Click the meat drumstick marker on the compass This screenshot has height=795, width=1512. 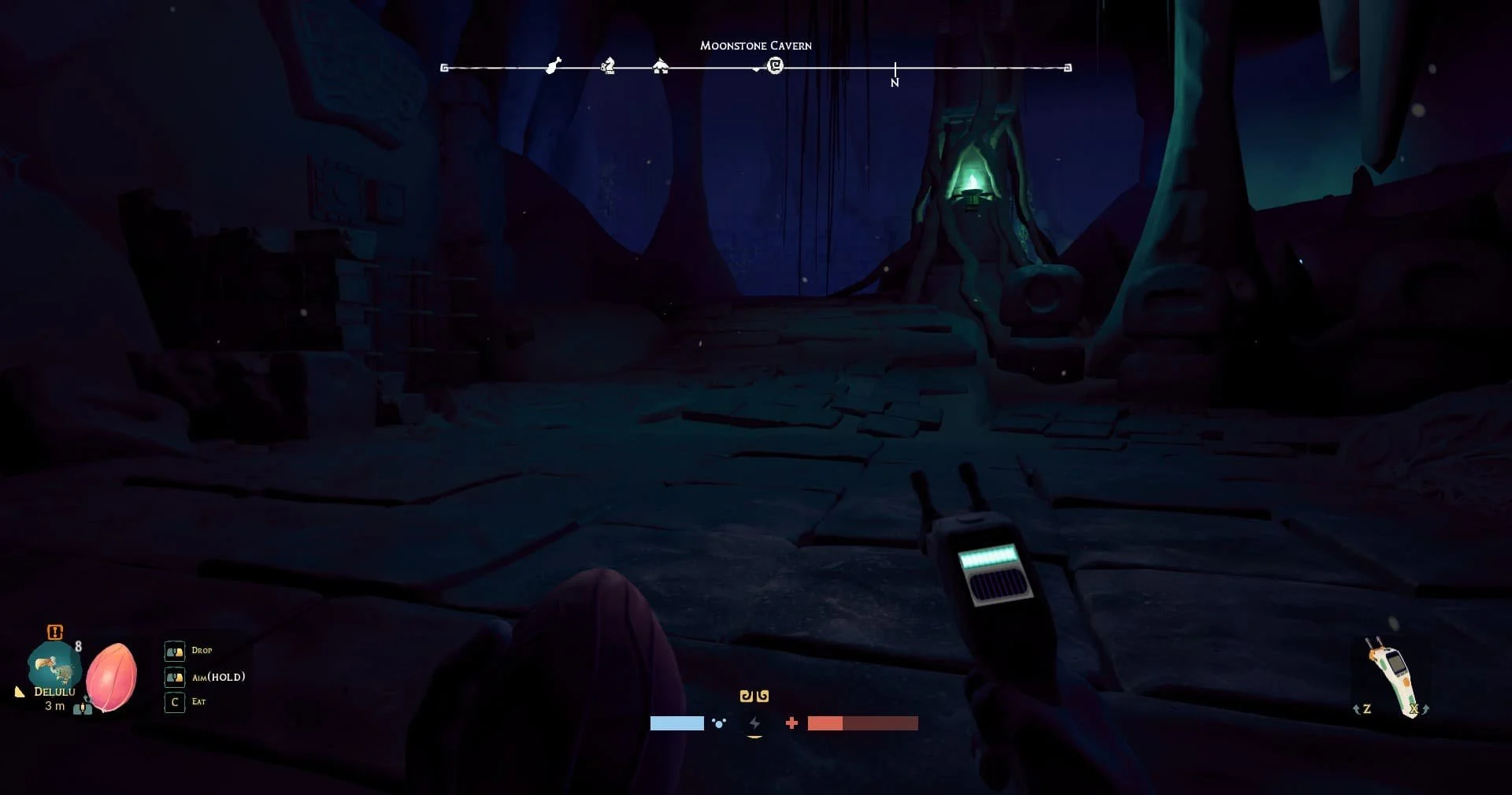click(554, 65)
